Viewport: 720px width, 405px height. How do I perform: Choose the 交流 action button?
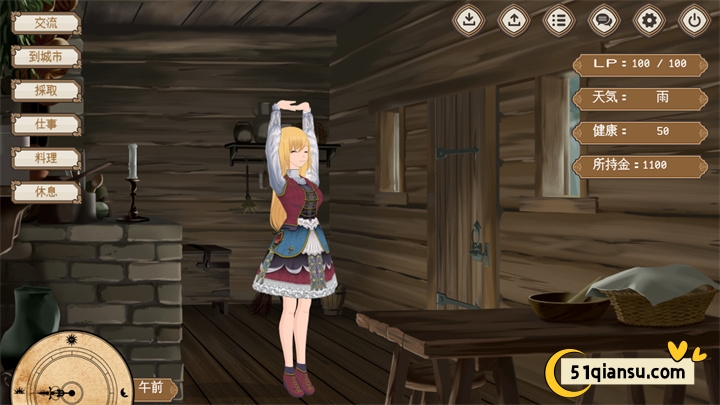click(45, 23)
